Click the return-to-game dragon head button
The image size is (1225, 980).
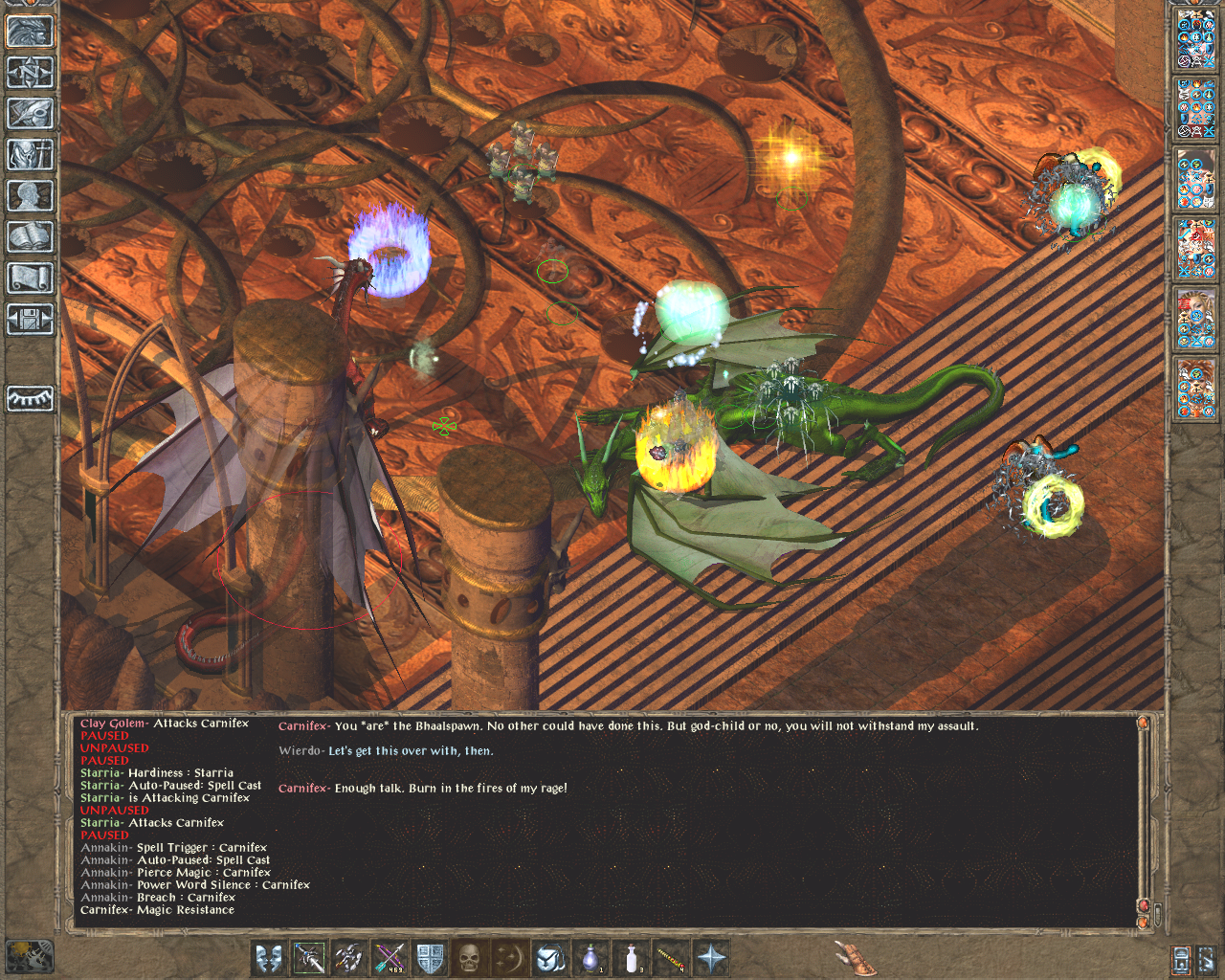click(x=30, y=32)
